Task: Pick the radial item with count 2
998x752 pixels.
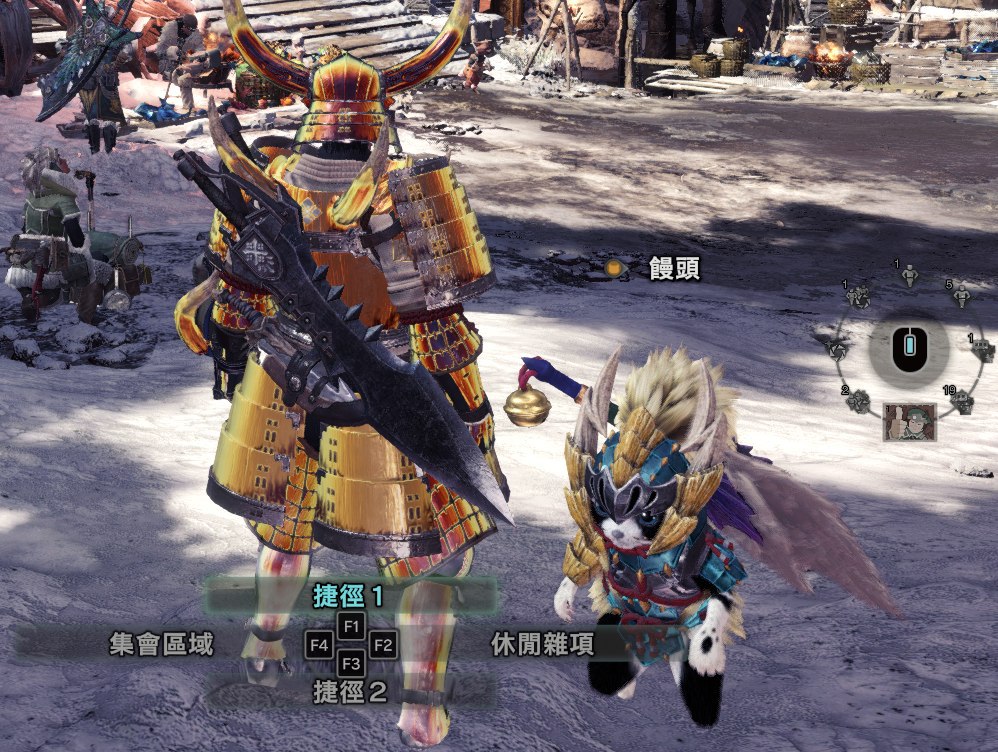Action: 857,402
